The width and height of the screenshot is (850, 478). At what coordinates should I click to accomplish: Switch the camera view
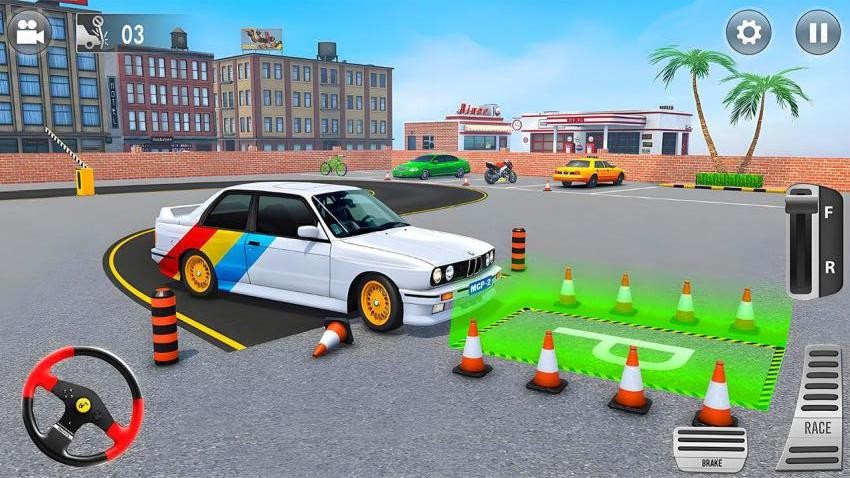(29, 32)
